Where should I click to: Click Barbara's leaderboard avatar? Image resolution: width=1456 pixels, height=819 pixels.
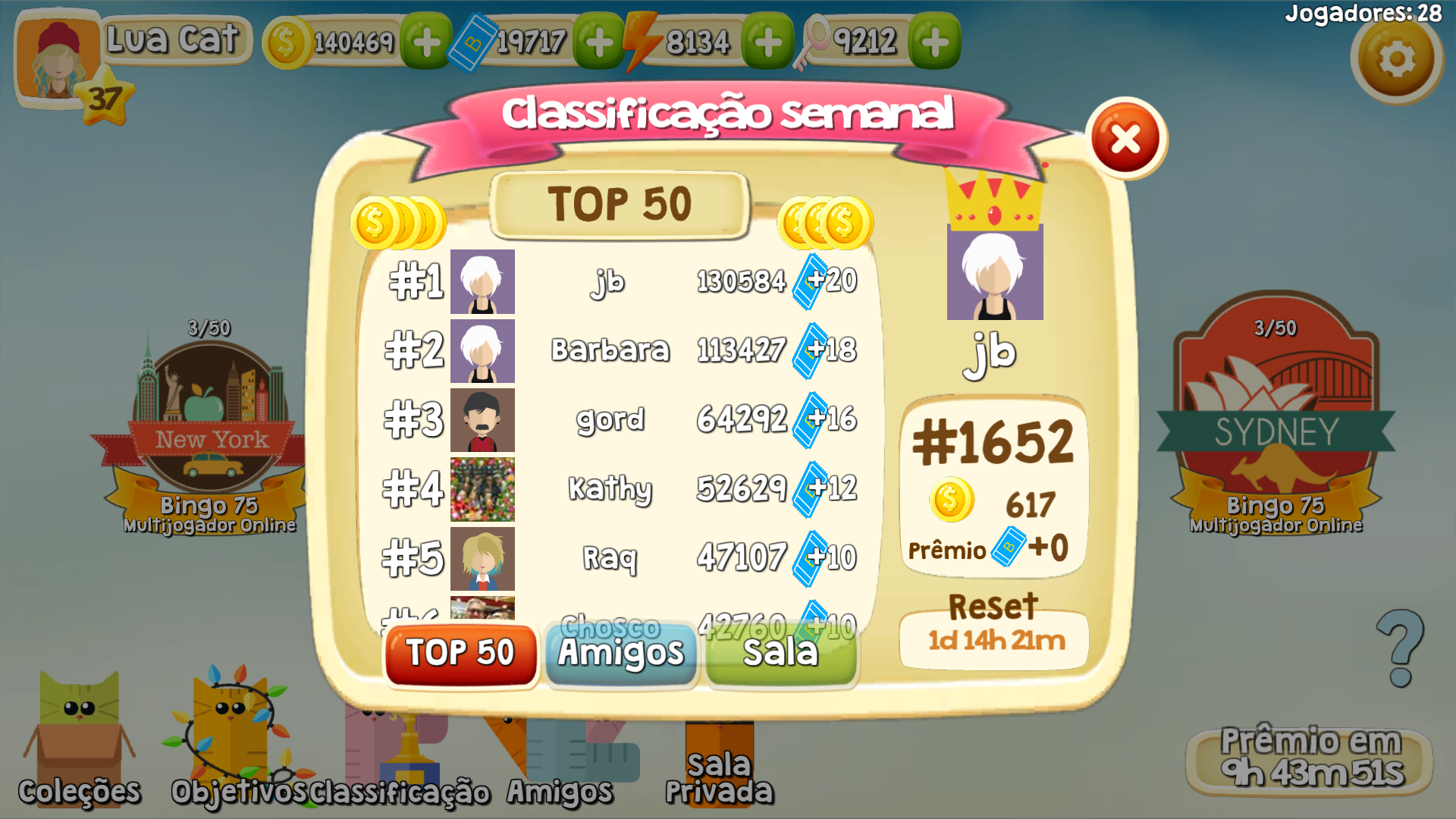point(483,350)
